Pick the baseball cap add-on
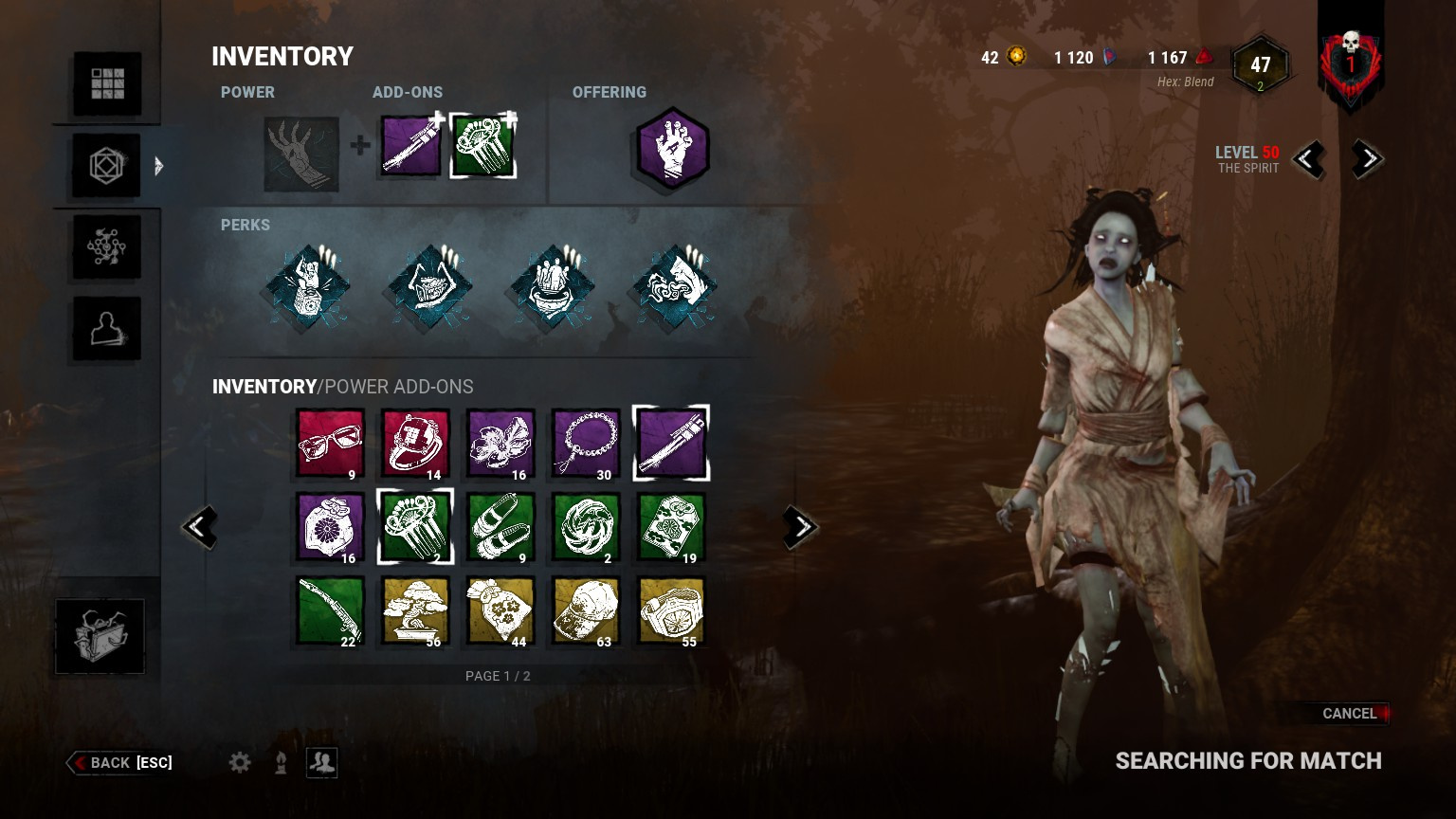This screenshot has height=819, width=1456. (x=586, y=611)
